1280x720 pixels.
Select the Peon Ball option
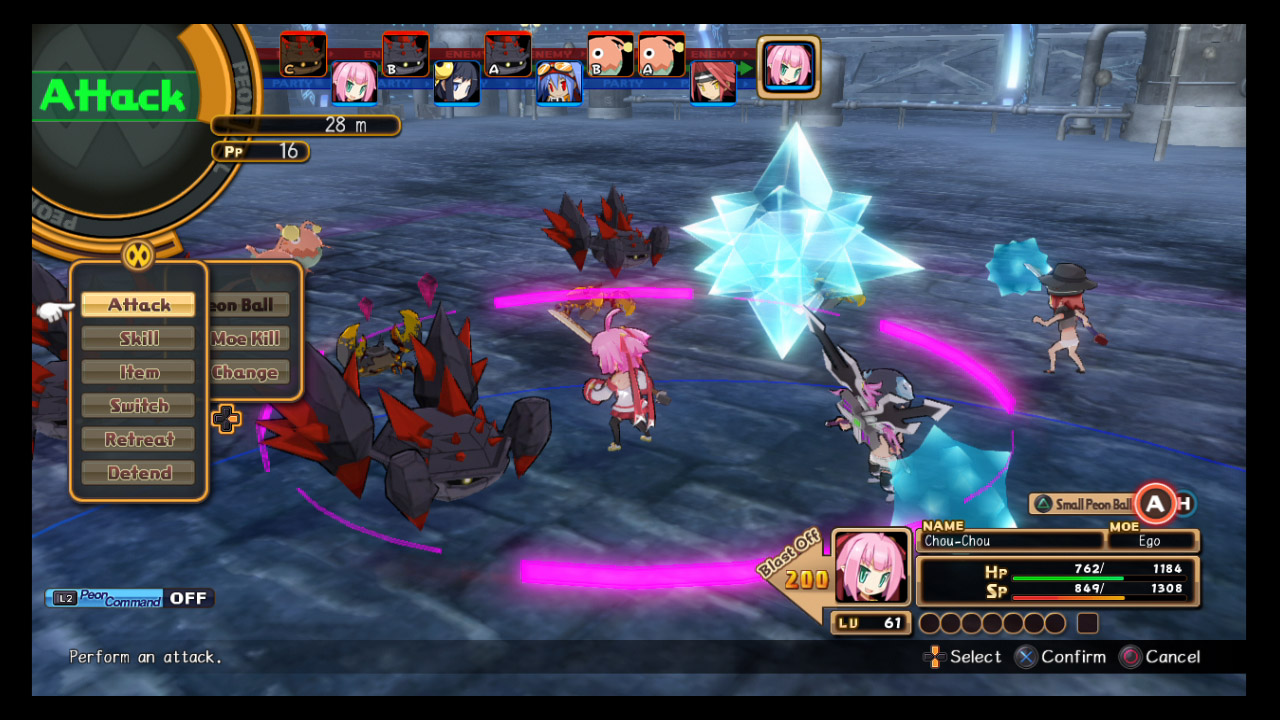(247, 305)
